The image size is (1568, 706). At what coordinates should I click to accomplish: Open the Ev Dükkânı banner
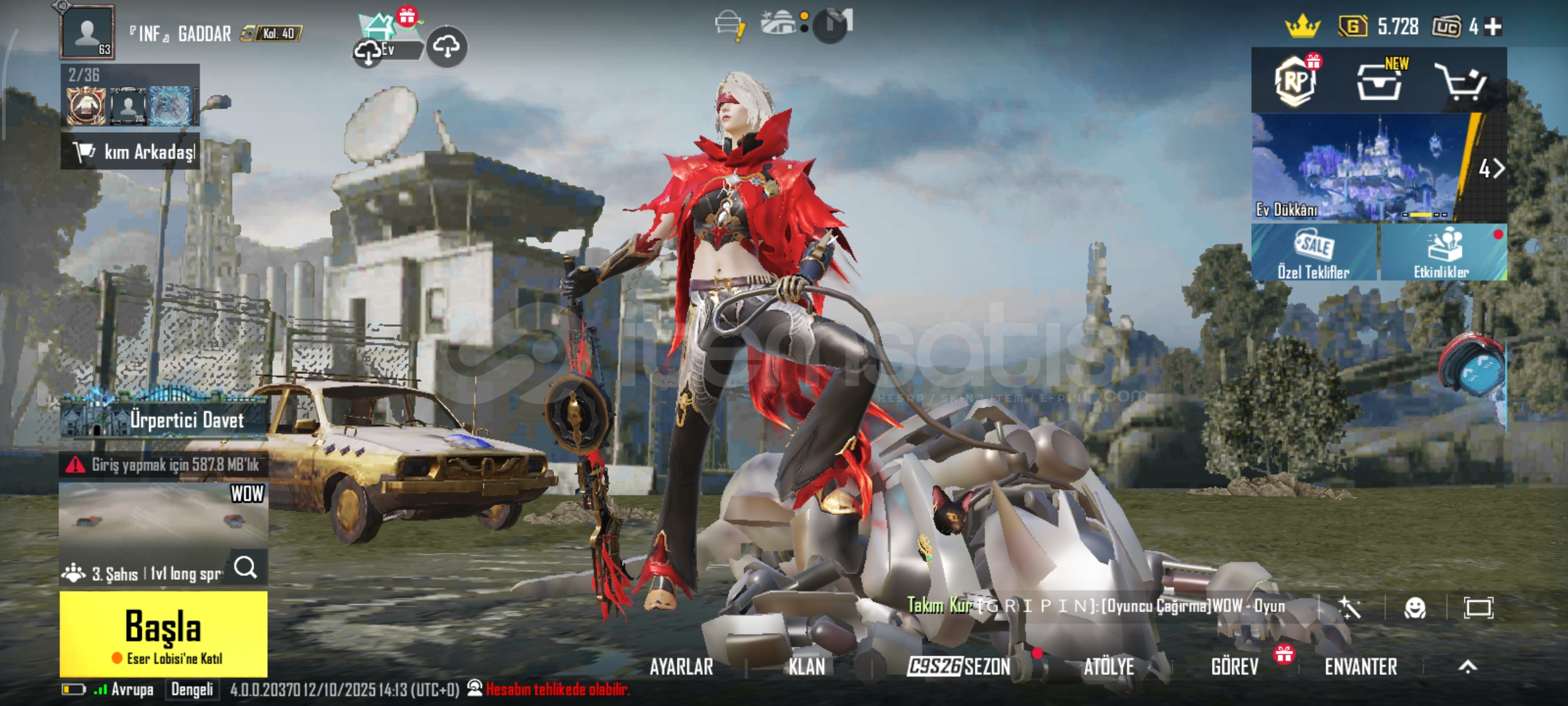pos(1359,167)
